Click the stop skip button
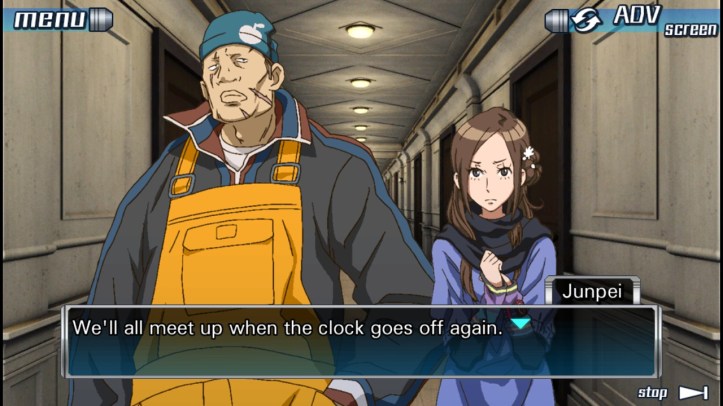This screenshot has width=723, height=406. click(x=672, y=392)
